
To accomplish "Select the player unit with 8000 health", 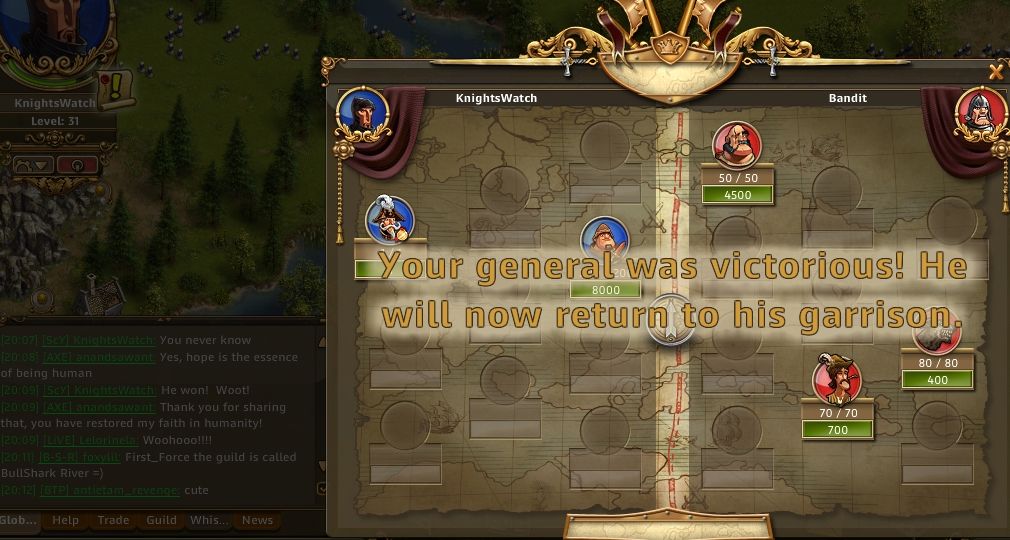I will tap(605, 241).
